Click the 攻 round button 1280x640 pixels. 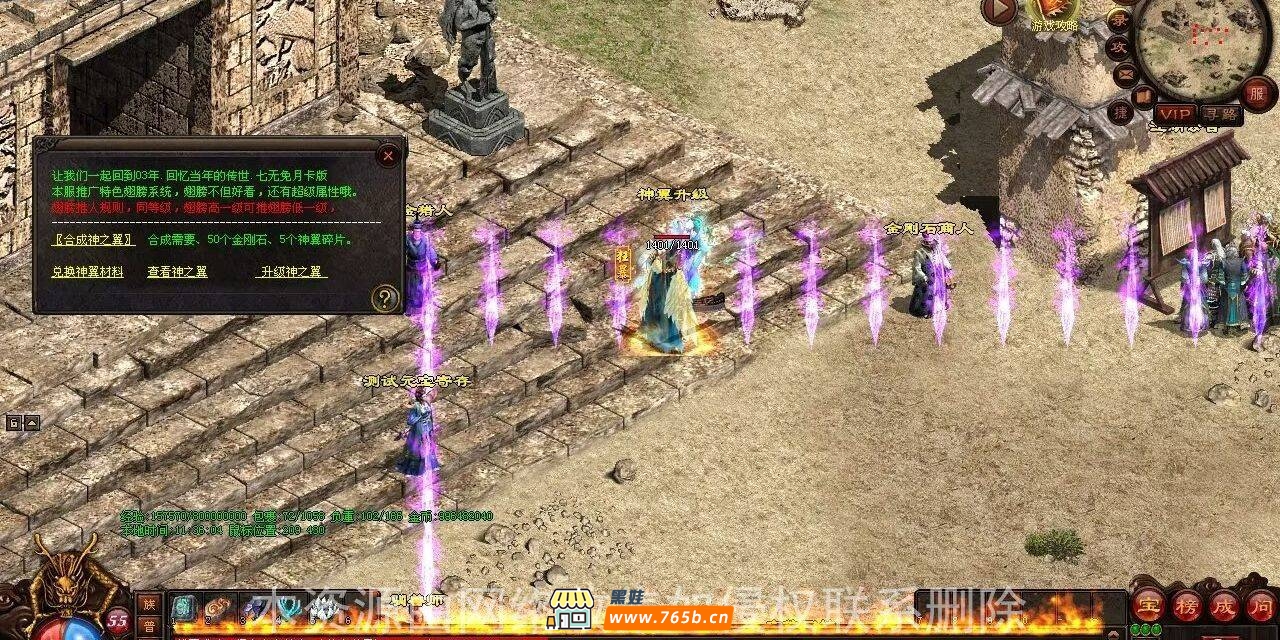1117,46
